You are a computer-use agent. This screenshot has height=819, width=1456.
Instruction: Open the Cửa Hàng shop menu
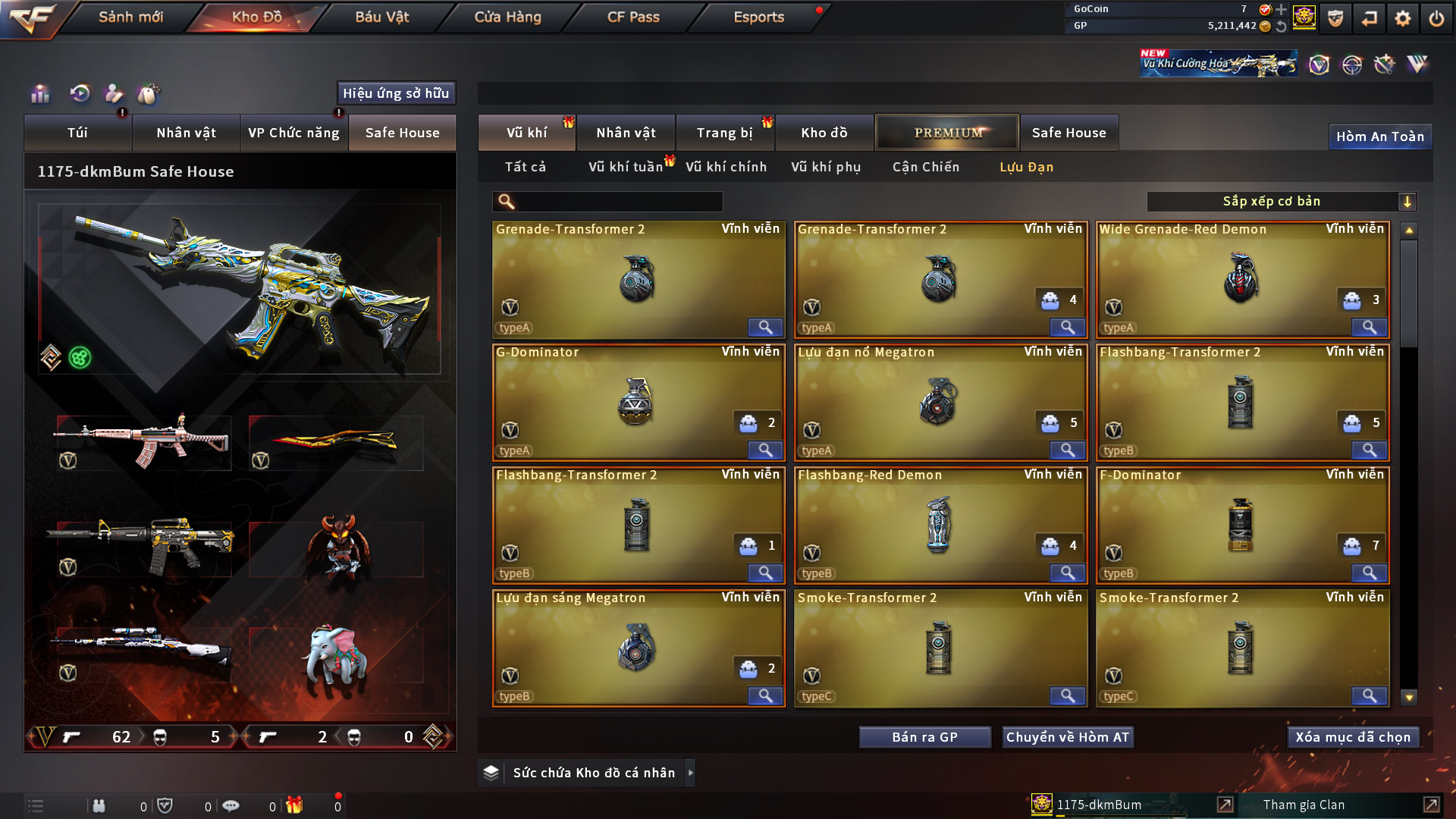[x=507, y=17]
